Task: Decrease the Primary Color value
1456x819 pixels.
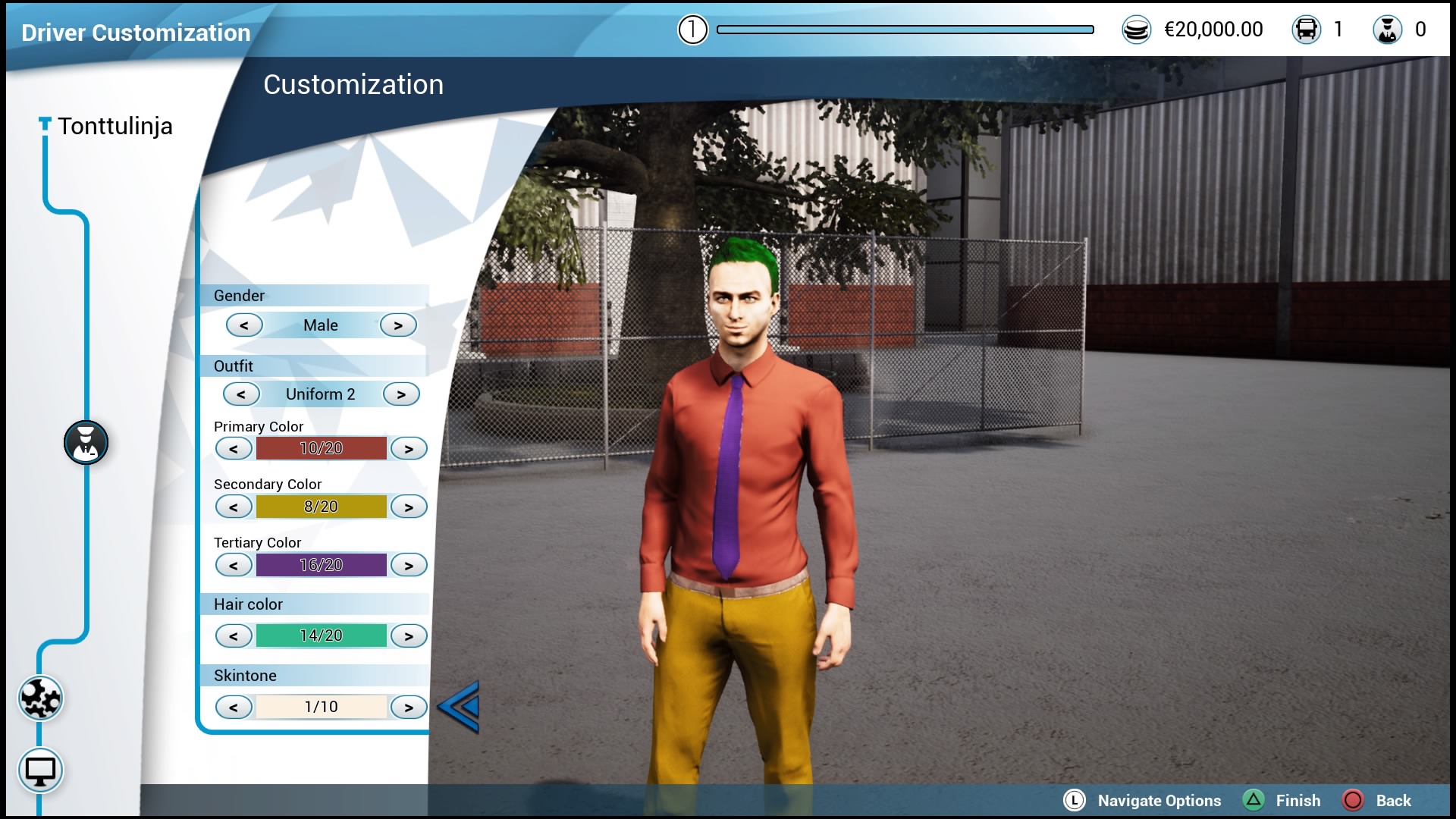Action: (x=234, y=449)
